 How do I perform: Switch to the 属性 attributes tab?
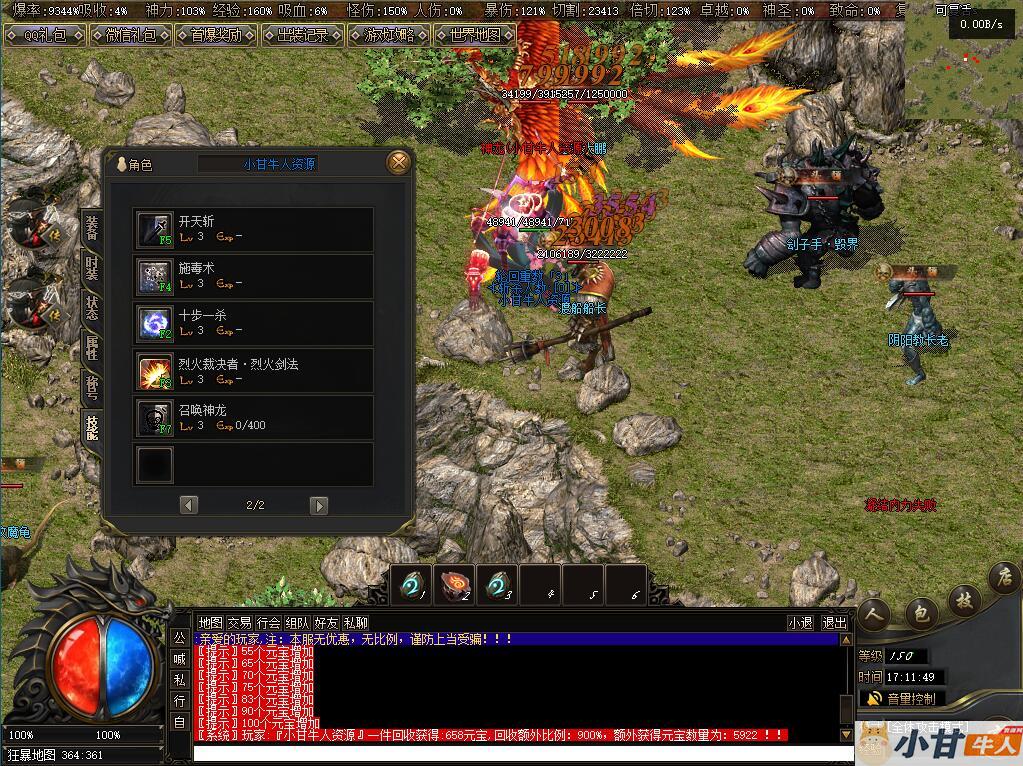point(91,347)
